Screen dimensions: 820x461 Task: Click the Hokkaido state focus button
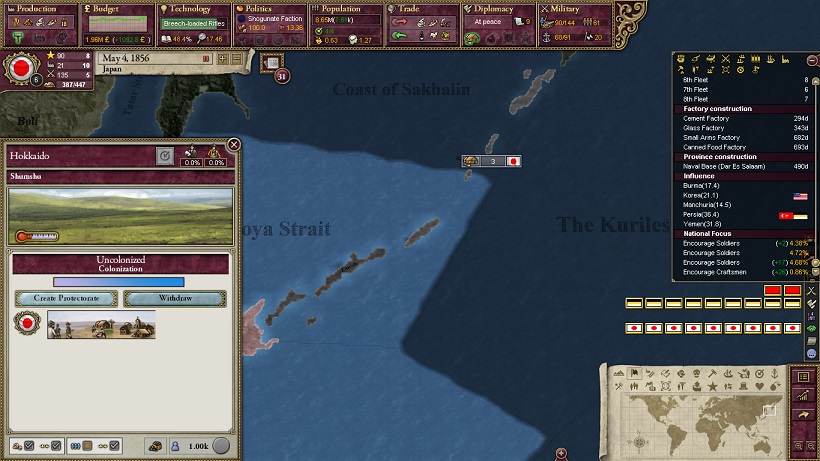(165, 156)
